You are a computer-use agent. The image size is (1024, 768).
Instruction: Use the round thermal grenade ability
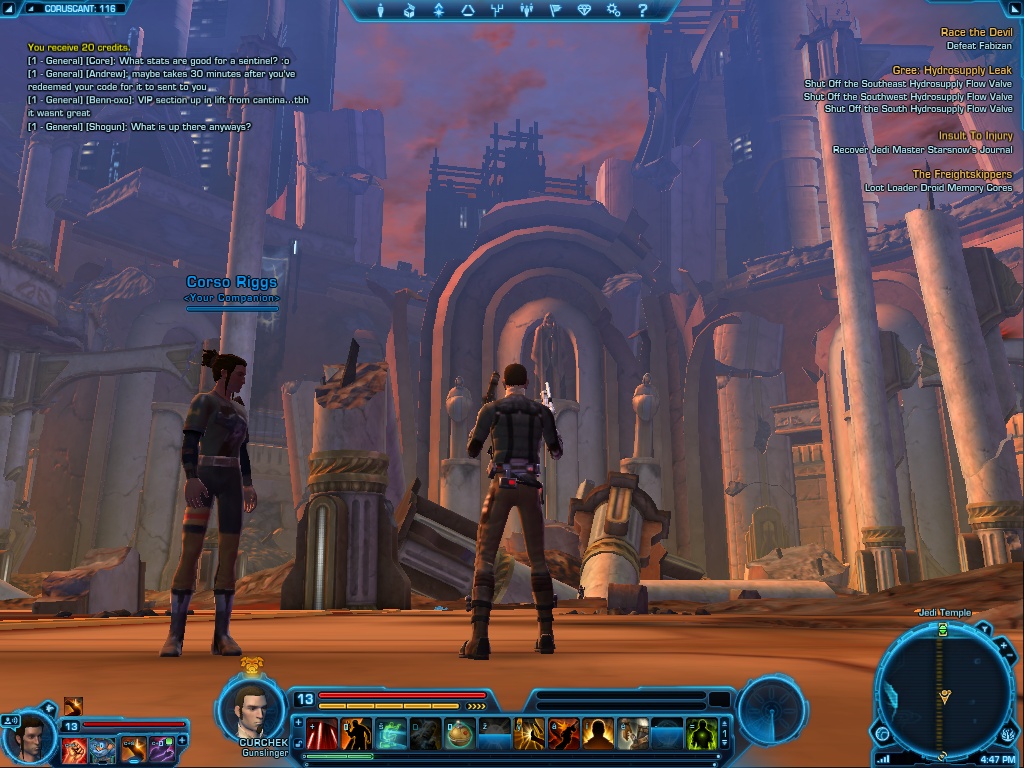(x=459, y=734)
